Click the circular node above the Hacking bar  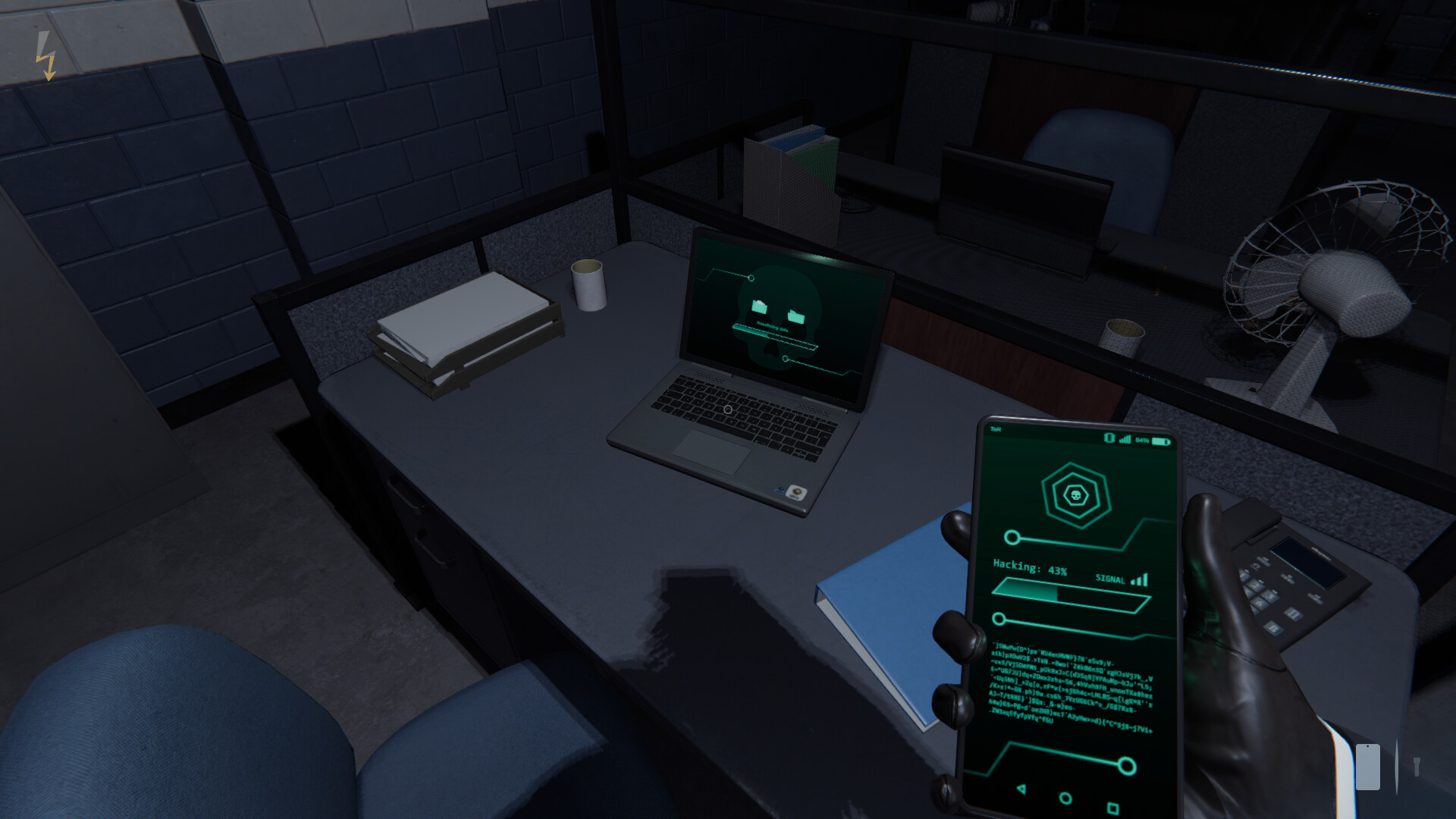pyautogui.click(x=1012, y=536)
